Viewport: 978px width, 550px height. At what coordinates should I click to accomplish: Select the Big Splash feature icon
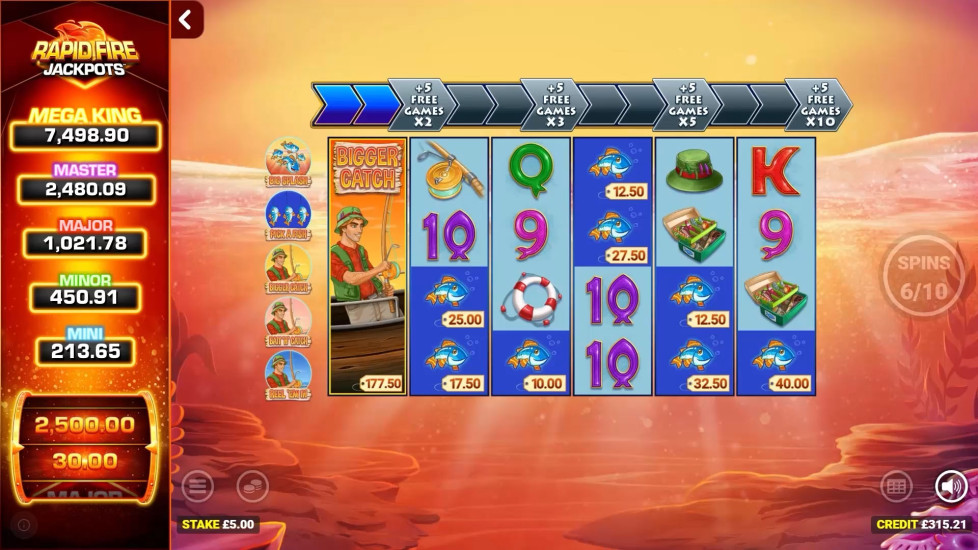click(x=287, y=161)
